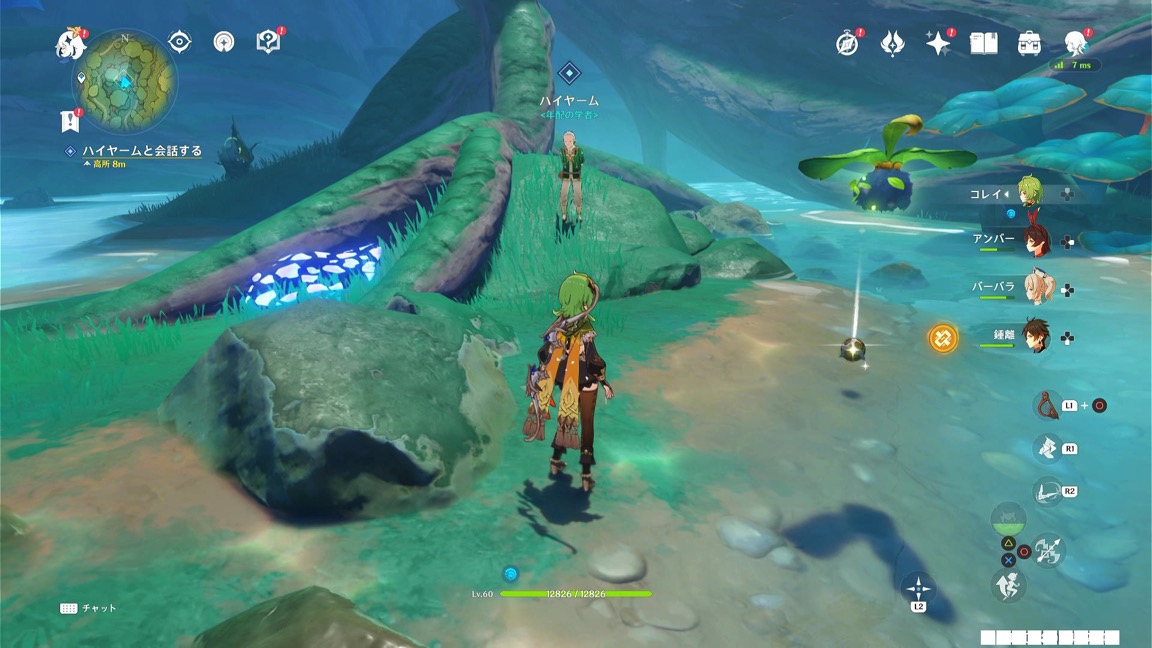
Task: Open the chat via チャット button
Action: (88, 608)
